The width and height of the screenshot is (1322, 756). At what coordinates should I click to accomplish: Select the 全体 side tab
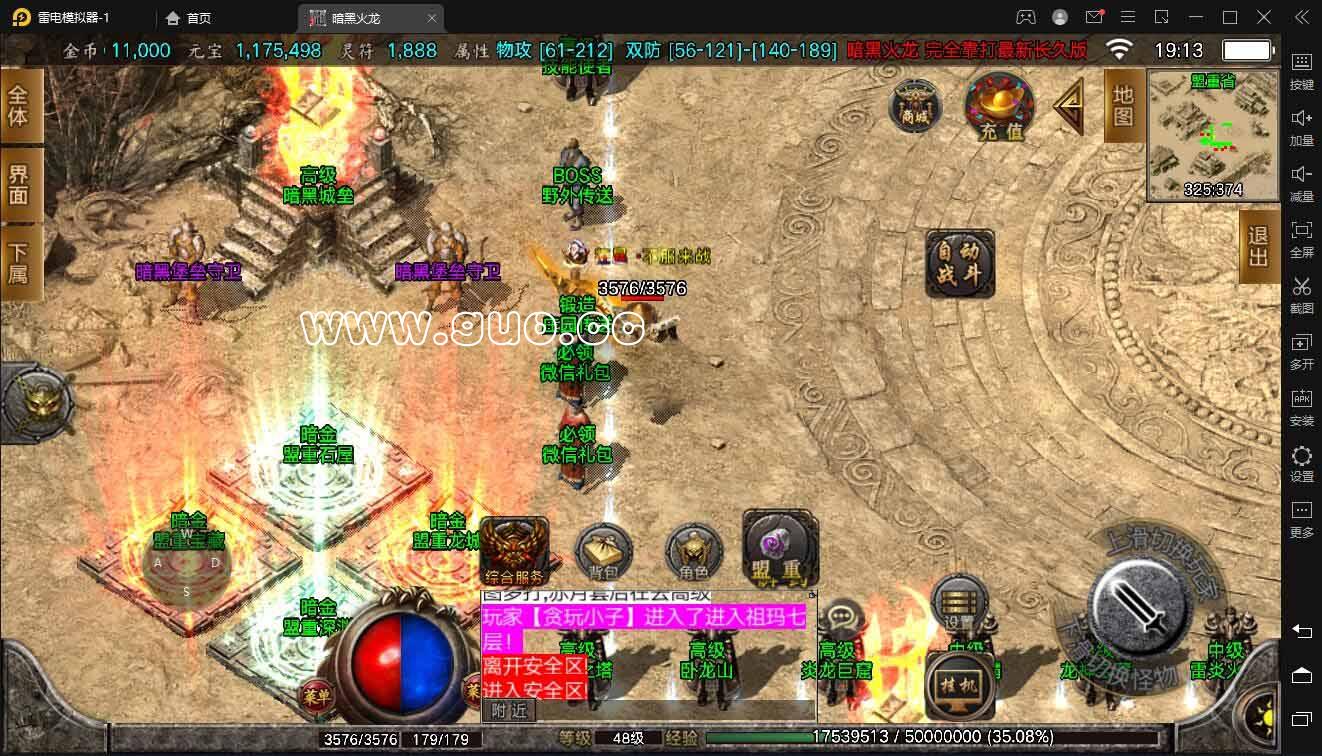click(x=20, y=106)
